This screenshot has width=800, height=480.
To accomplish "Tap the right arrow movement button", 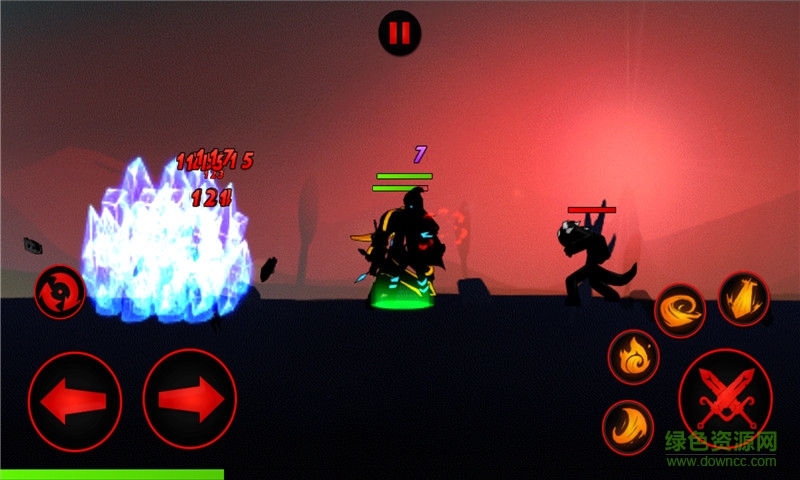I will 190,399.
